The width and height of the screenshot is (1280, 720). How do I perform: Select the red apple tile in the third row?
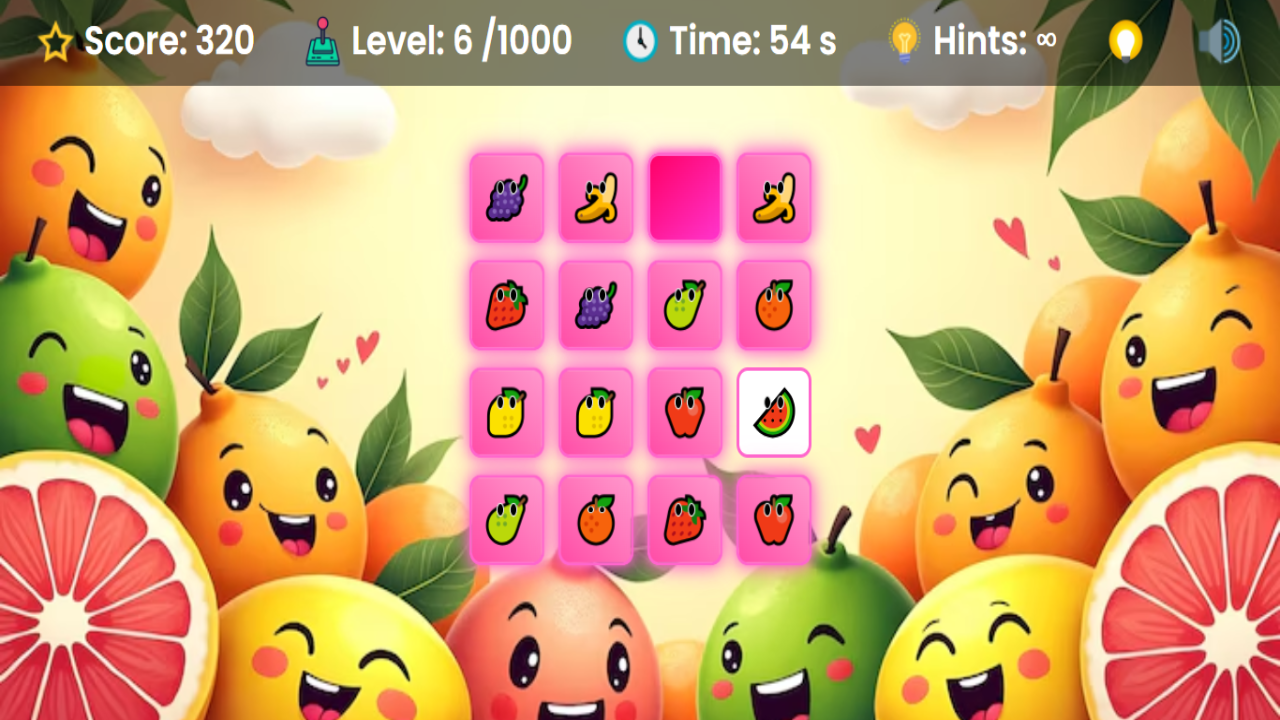point(685,411)
